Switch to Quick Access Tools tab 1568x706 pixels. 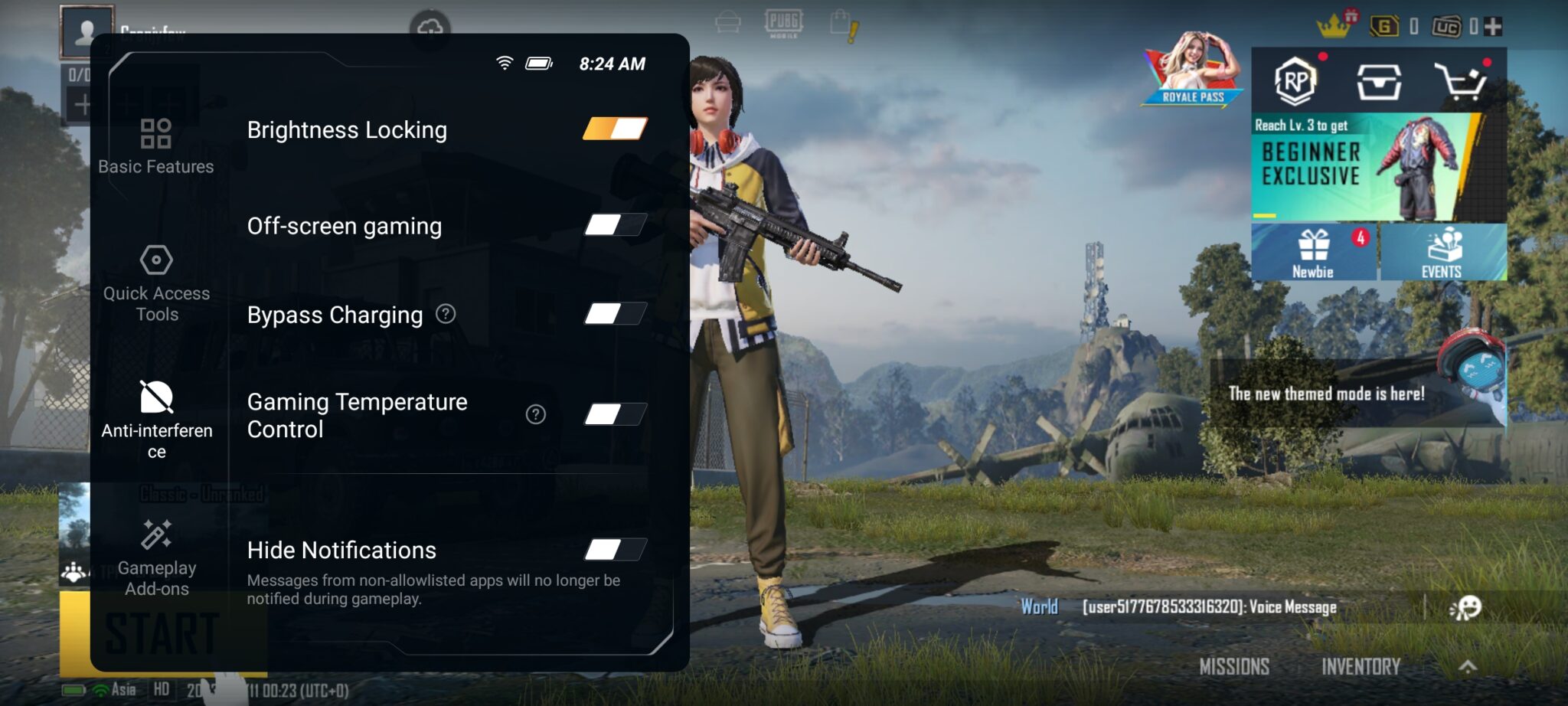(x=156, y=283)
